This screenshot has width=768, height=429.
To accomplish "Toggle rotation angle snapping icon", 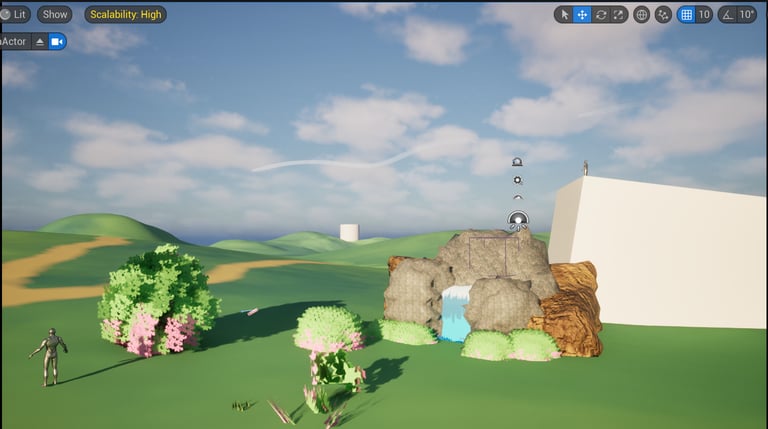I will (x=727, y=15).
